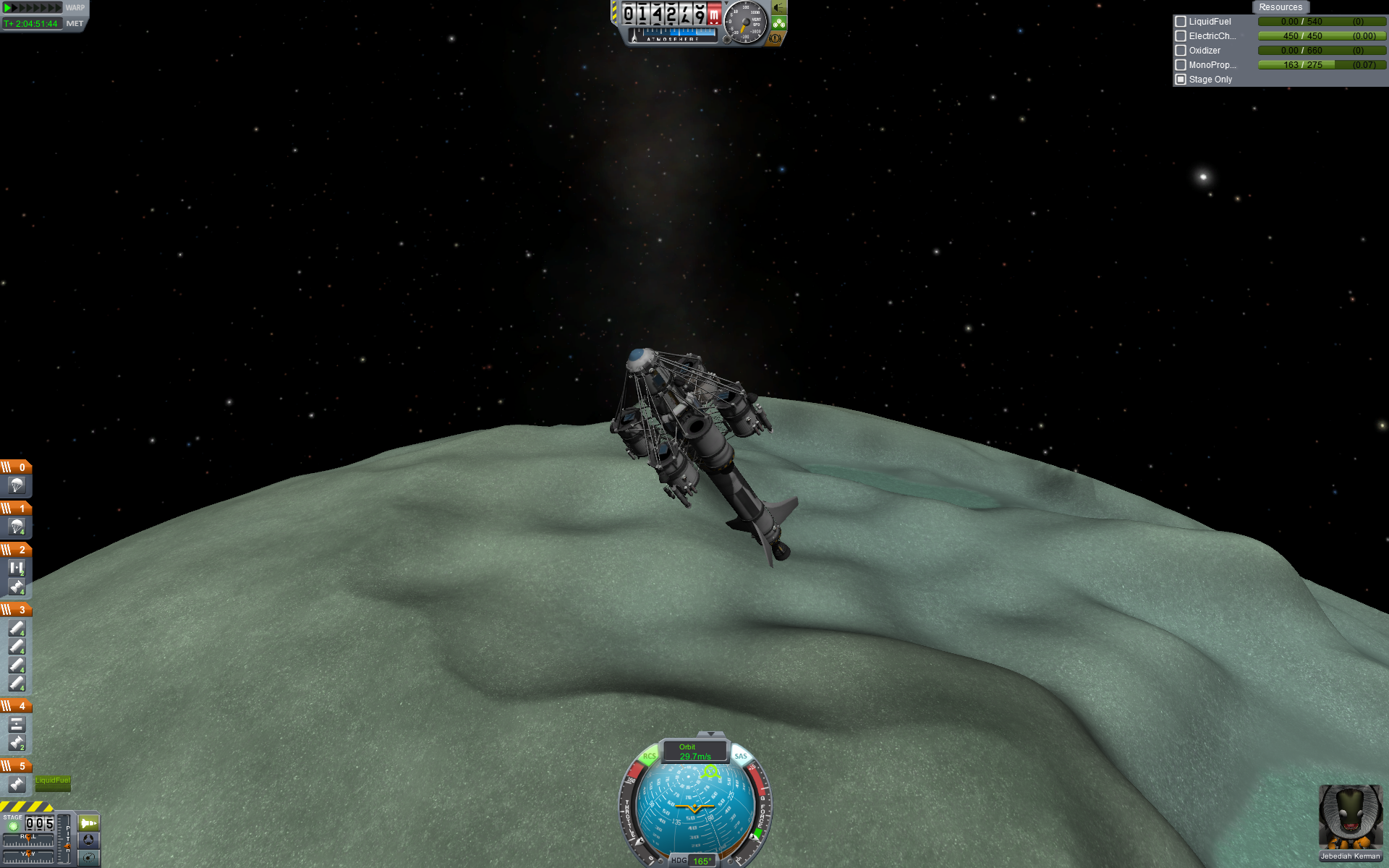The height and width of the screenshot is (868, 1389).
Task: Select the stage 0 parachute icon
Action: (17, 485)
